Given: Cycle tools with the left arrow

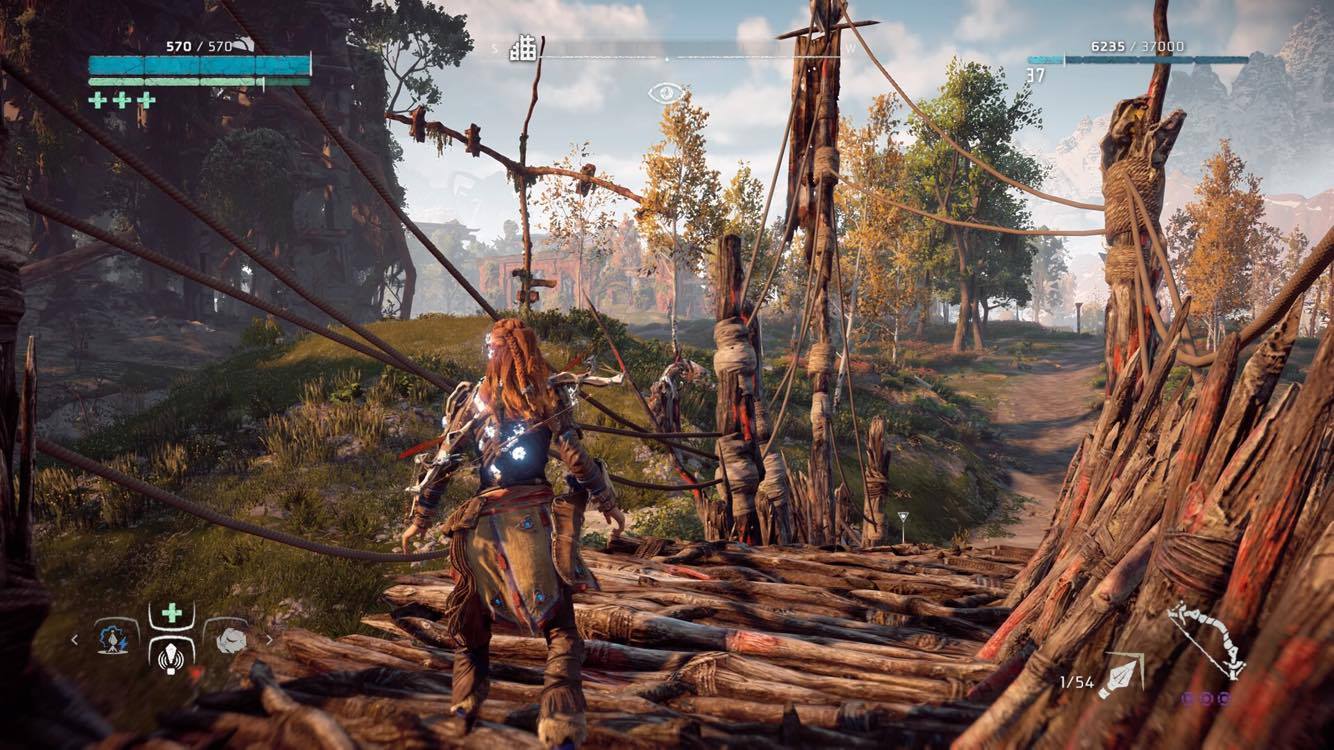Looking at the screenshot, I should [75, 639].
